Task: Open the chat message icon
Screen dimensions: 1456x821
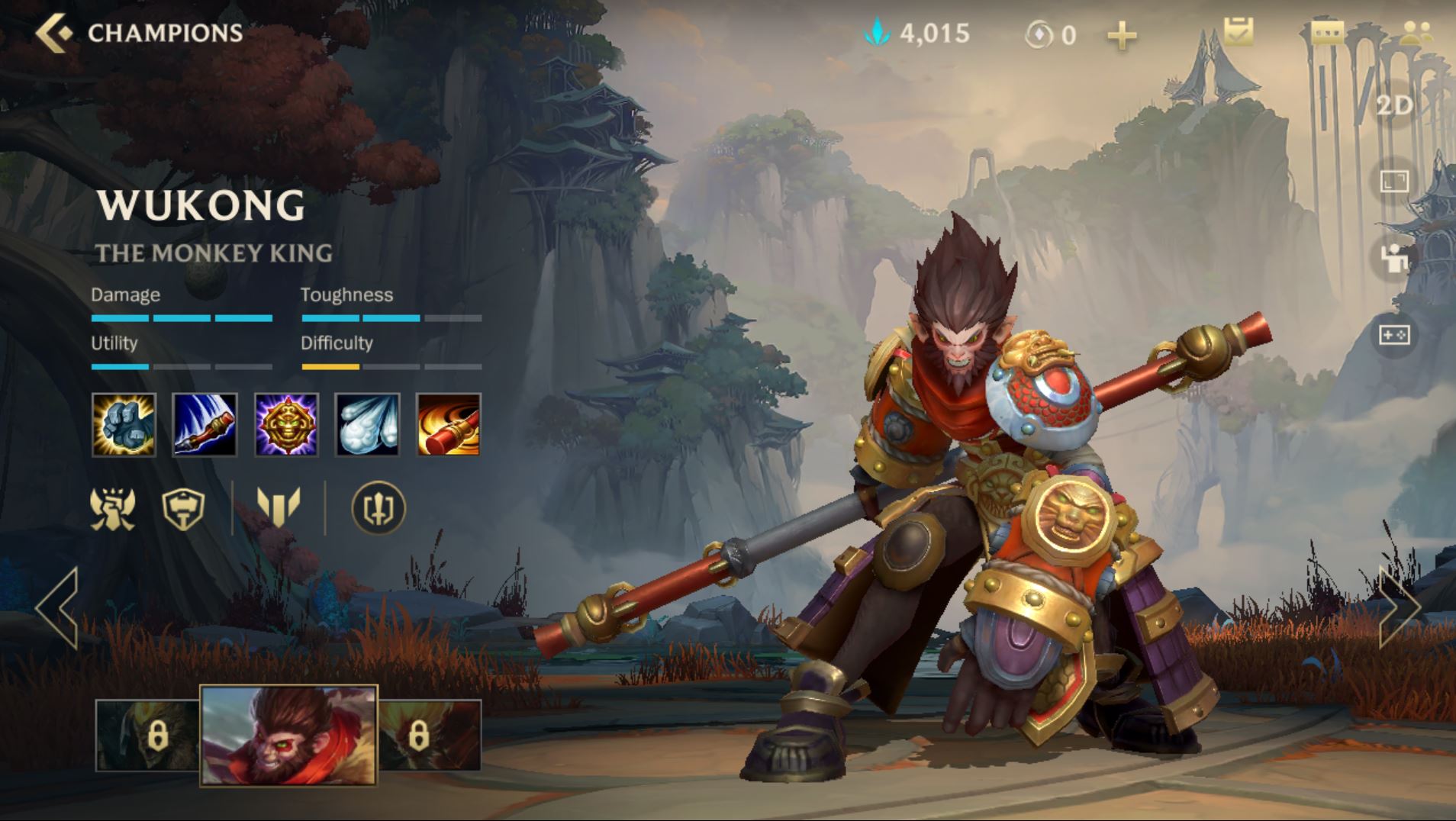Action: tap(1327, 33)
